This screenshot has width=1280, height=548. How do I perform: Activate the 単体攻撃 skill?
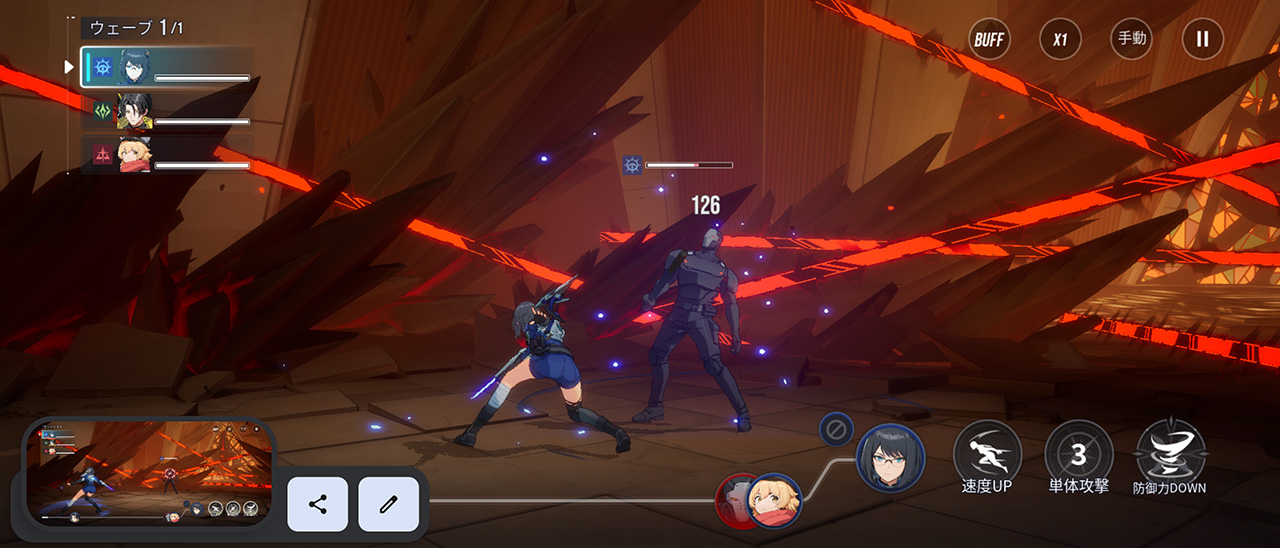click(1078, 455)
